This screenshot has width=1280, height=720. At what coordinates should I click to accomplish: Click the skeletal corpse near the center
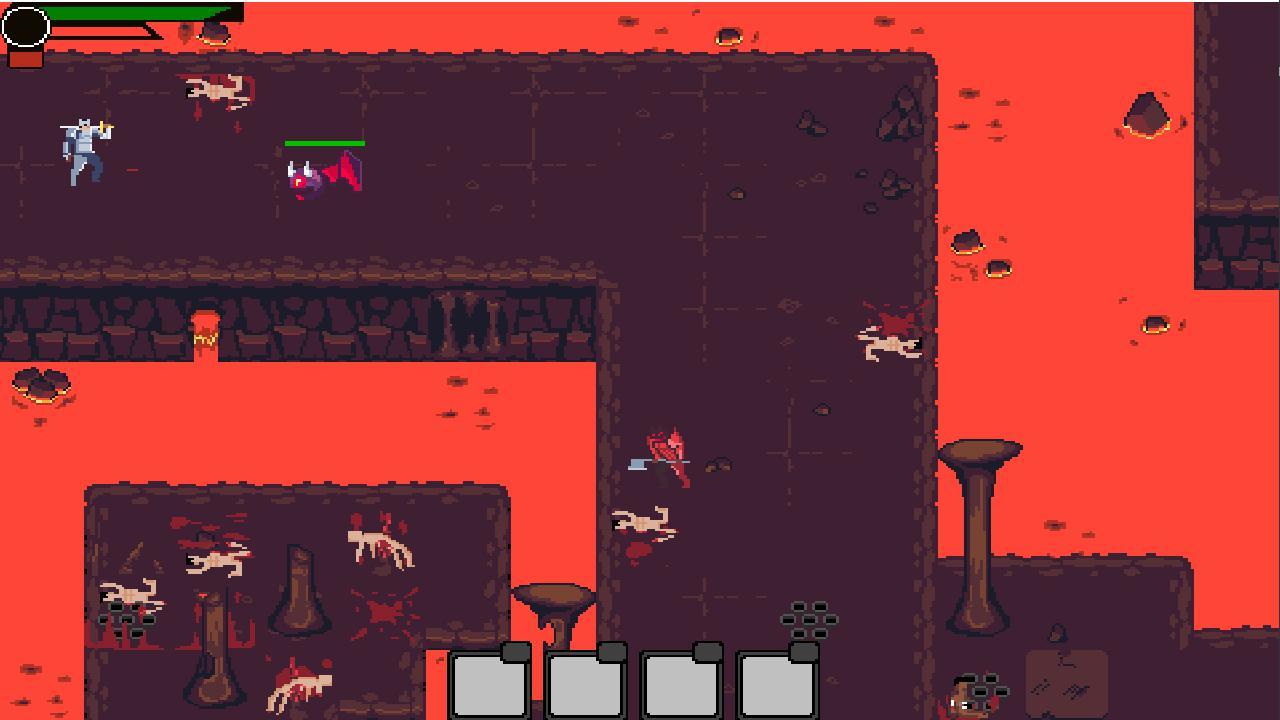(640, 520)
